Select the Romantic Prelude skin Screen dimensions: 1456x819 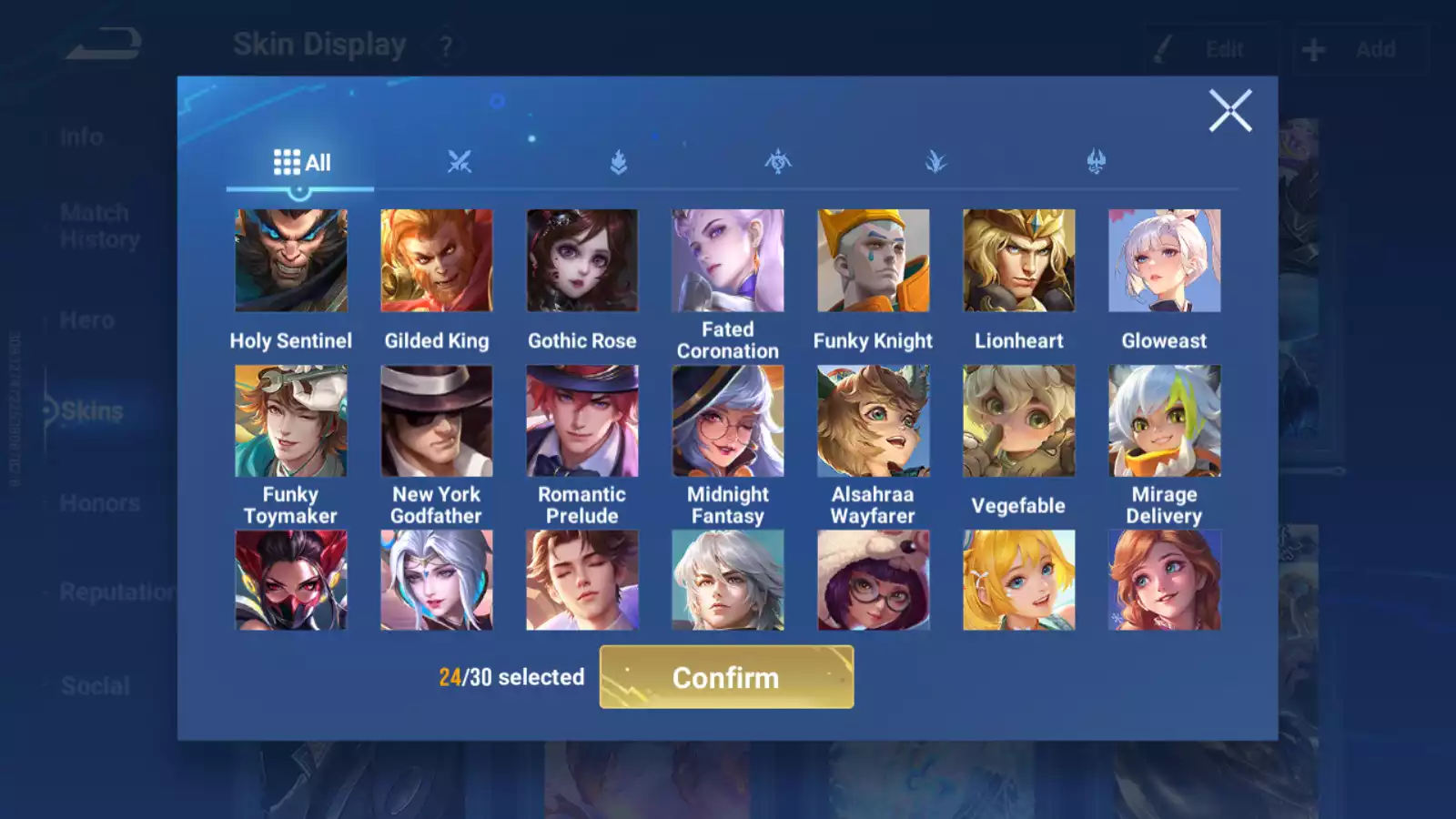582,421
